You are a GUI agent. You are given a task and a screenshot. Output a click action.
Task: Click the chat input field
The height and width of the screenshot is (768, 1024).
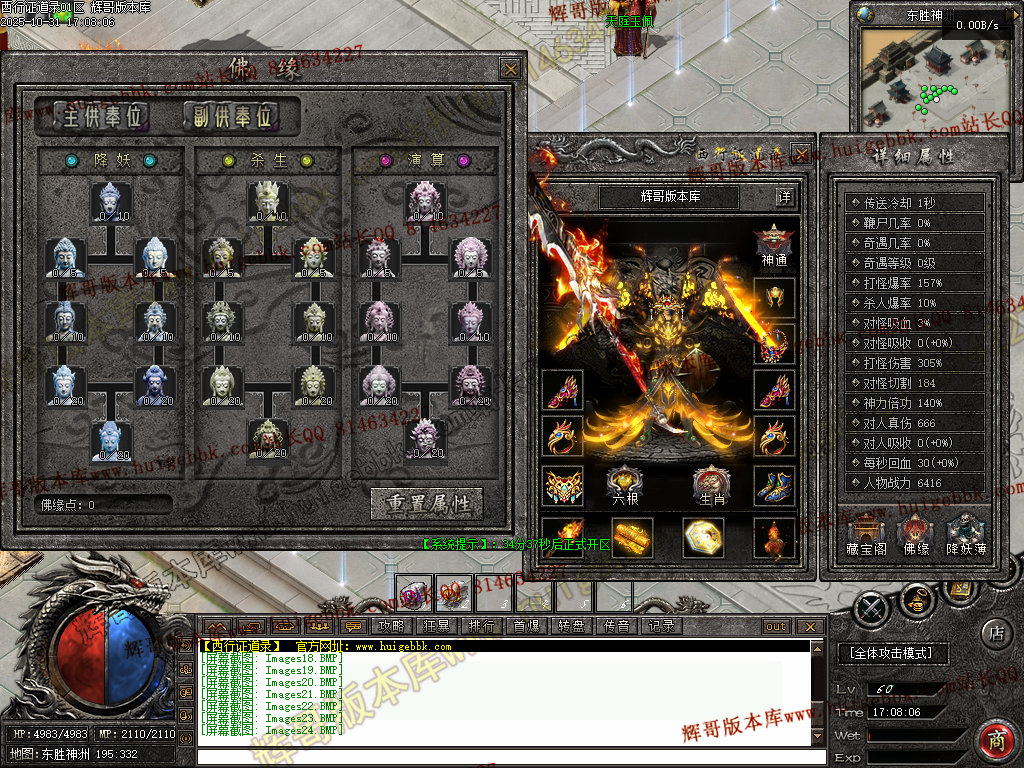[x=500, y=754]
